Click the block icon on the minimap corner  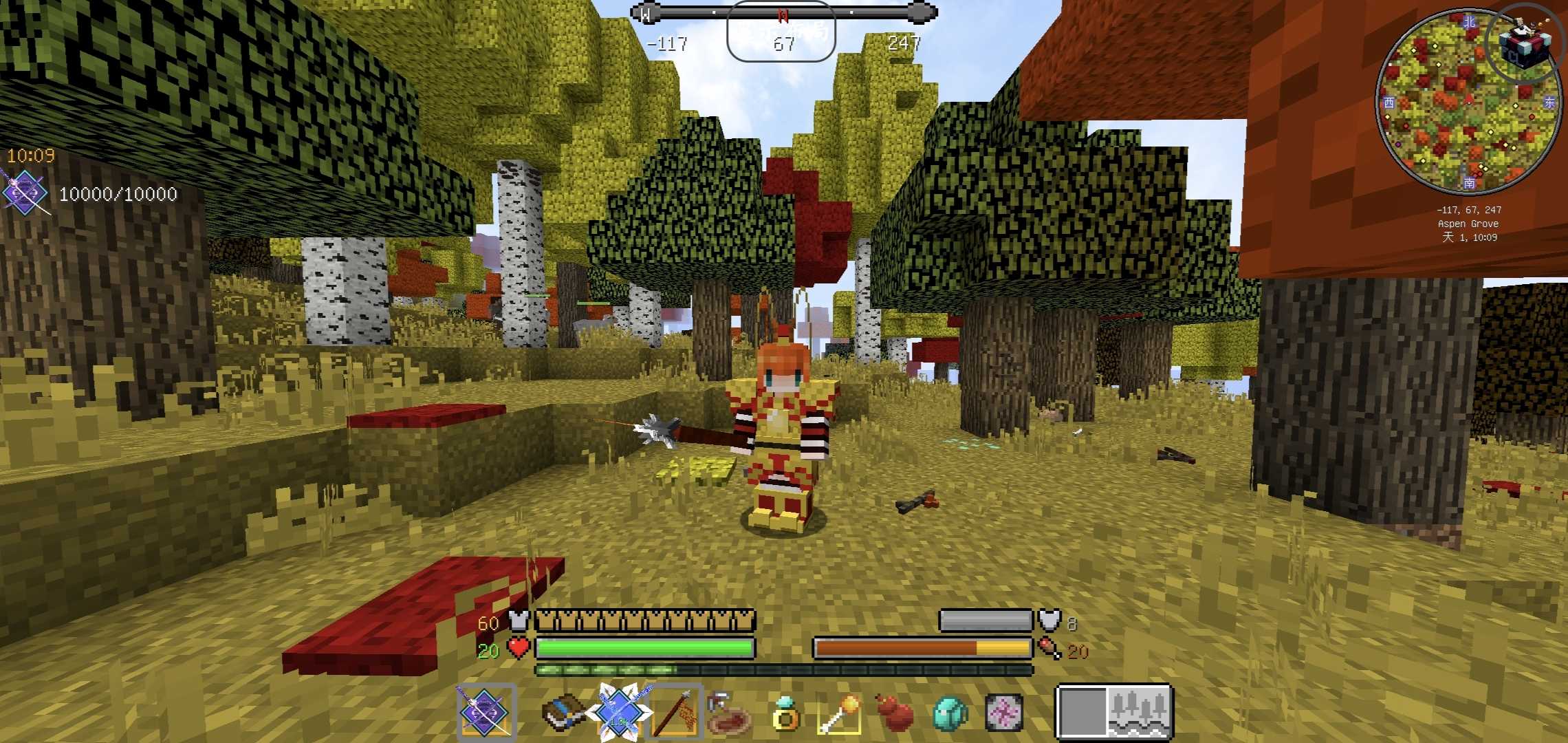[1525, 43]
